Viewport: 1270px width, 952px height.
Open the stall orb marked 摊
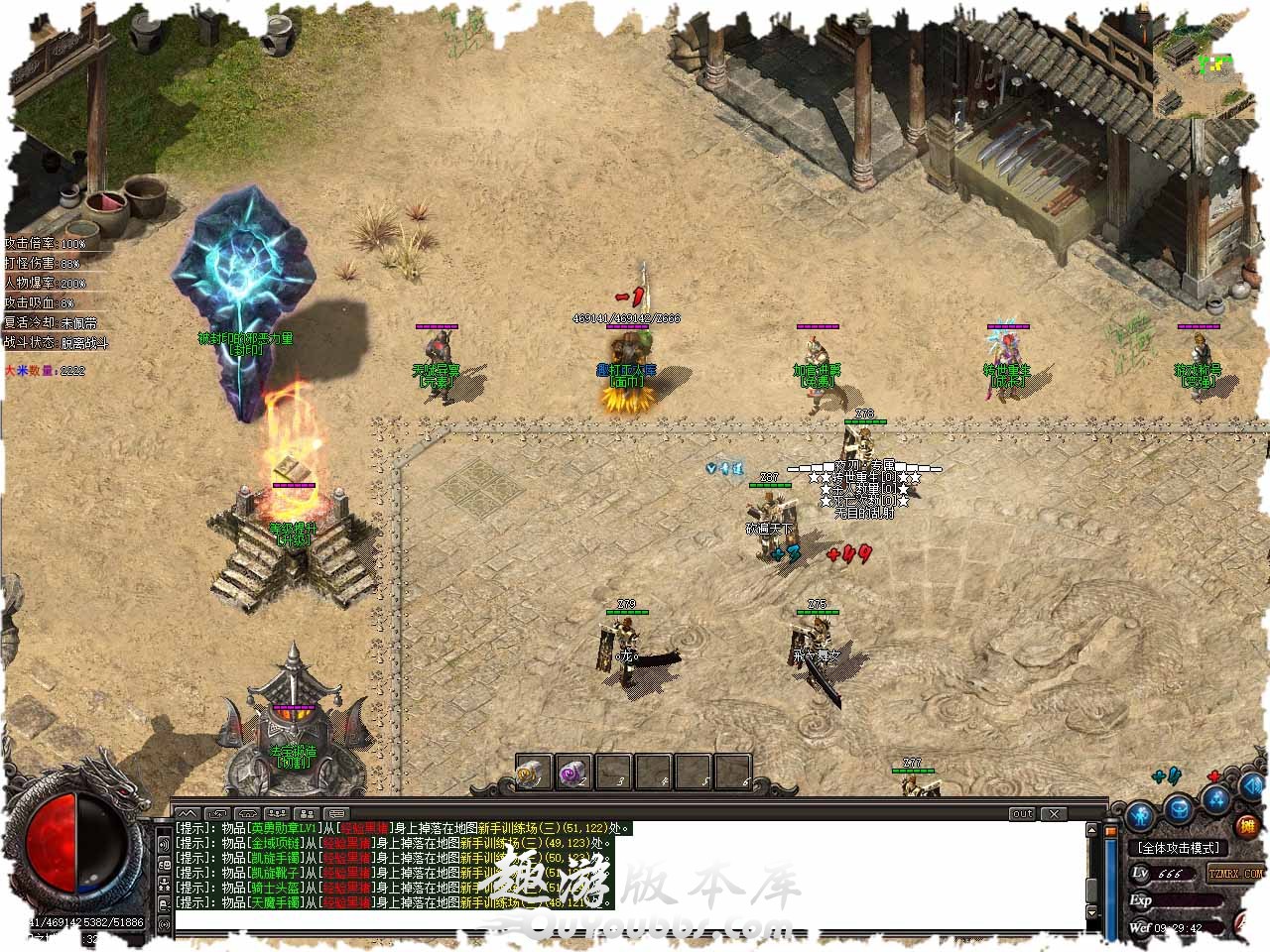(1247, 825)
